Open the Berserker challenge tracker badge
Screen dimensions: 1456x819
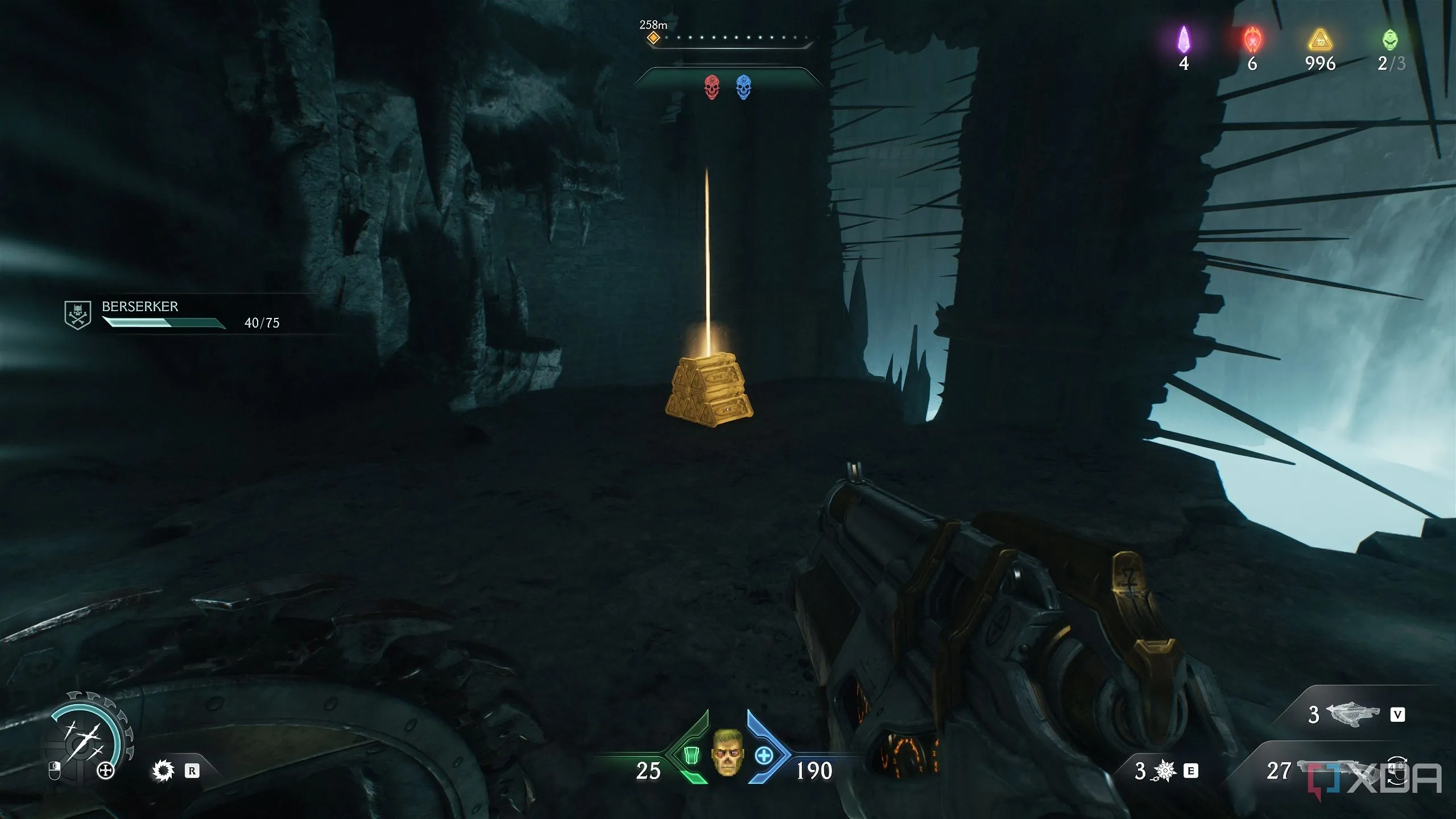(77, 315)
